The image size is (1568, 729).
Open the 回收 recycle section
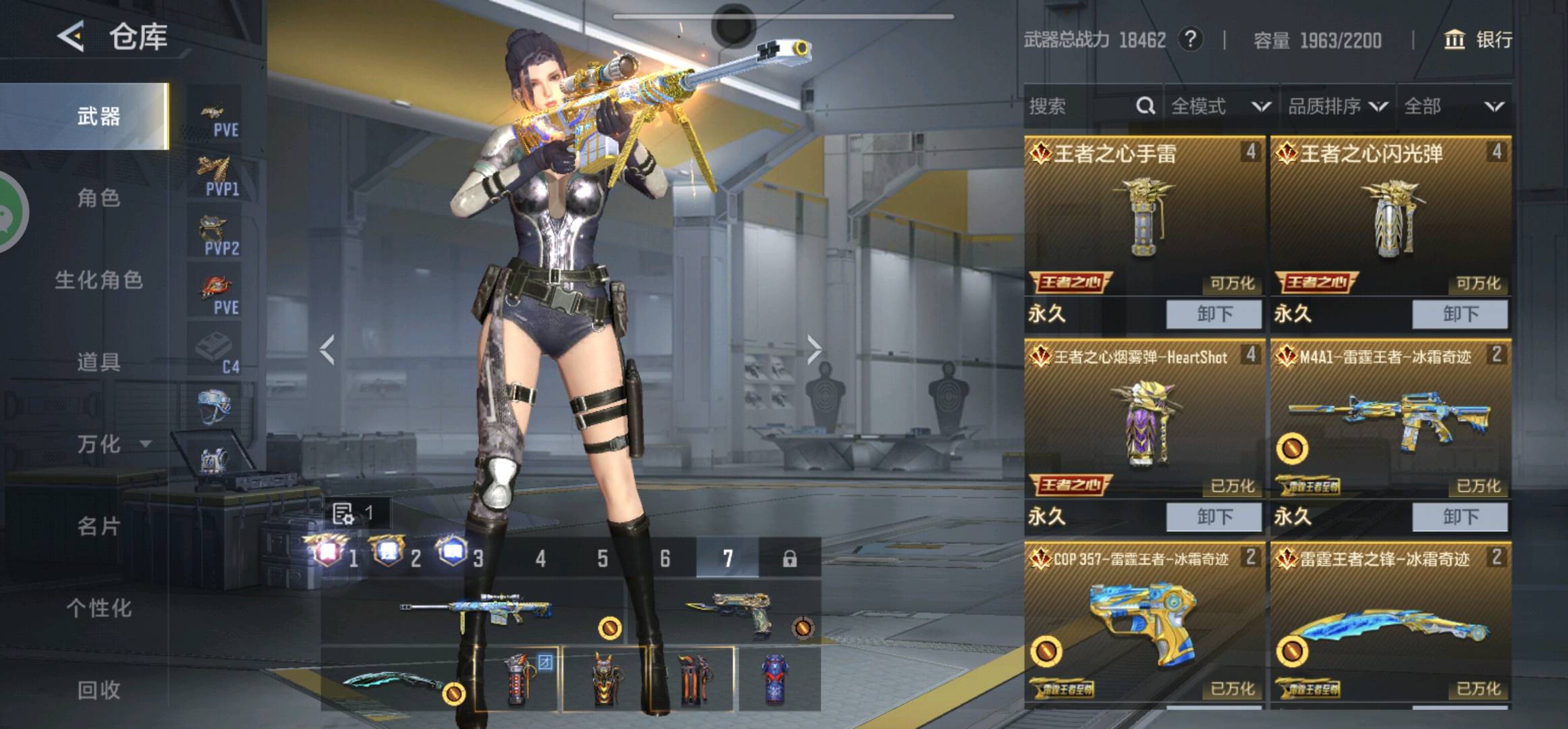(x=99, y=690)
